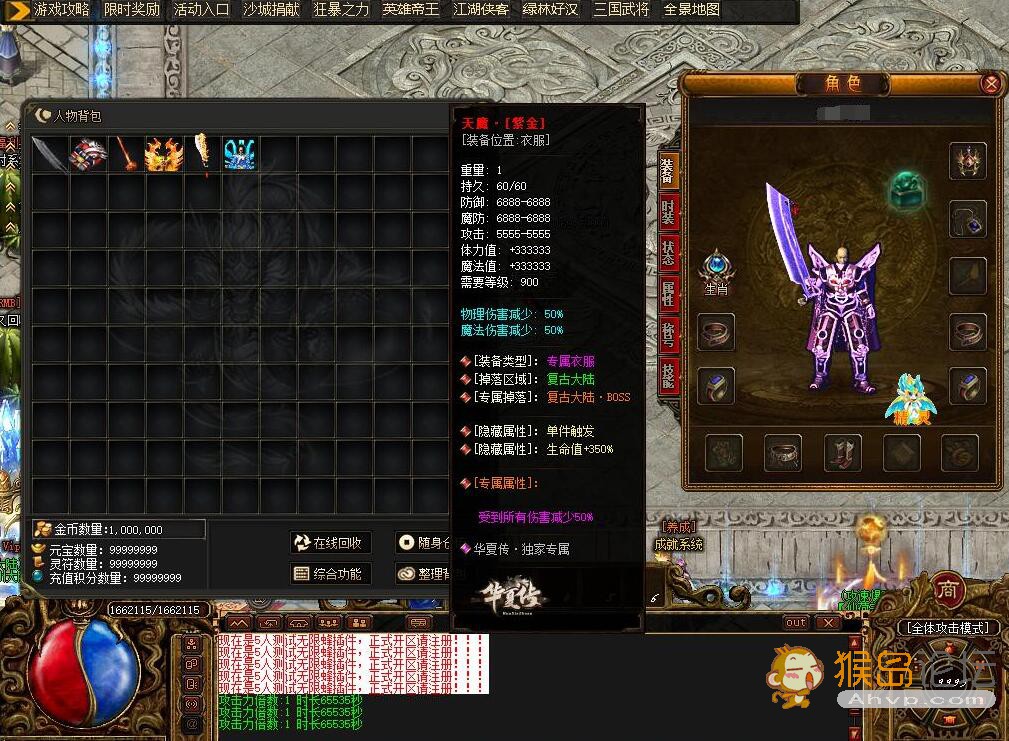Image resolution: width=1009 pixels, height=741 pixels.
Task: Open the 狂暴之力 menu
Action: [x=341, y=10]
